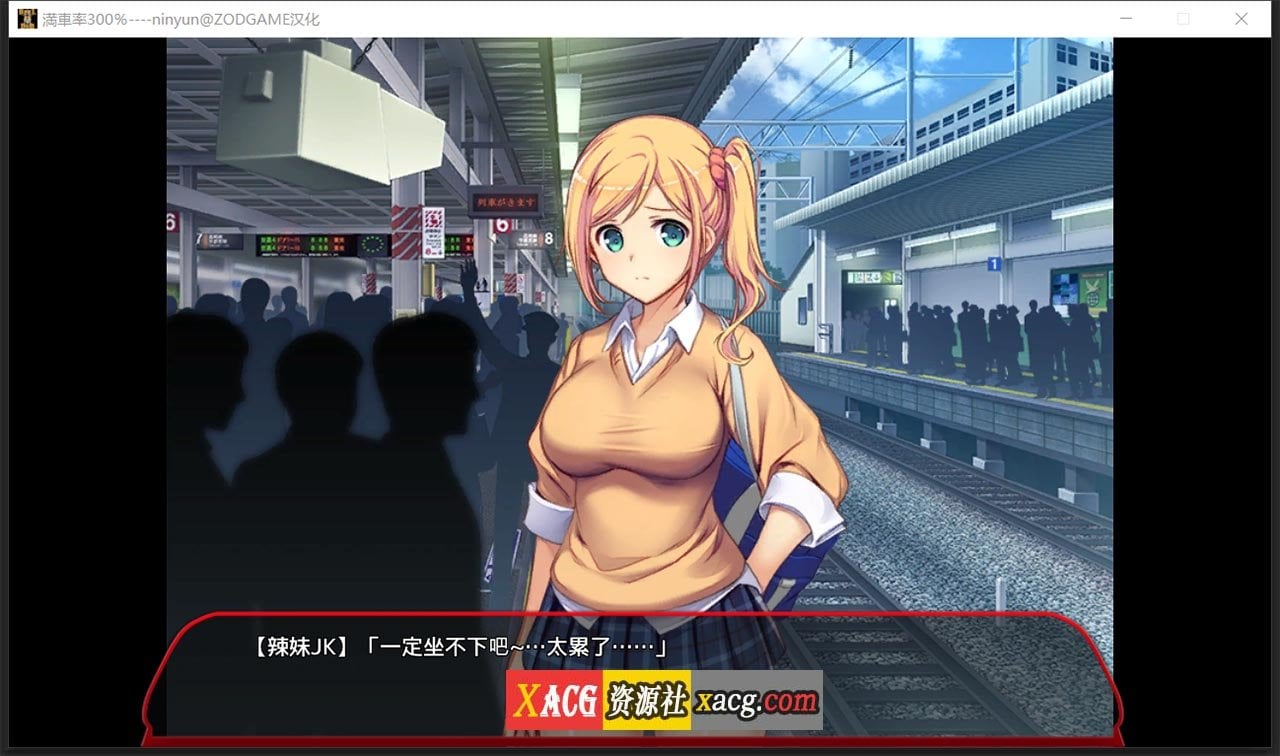This screenshot has width=1280, height=756.
Task: Close the game window
Action: (1241, 18)
